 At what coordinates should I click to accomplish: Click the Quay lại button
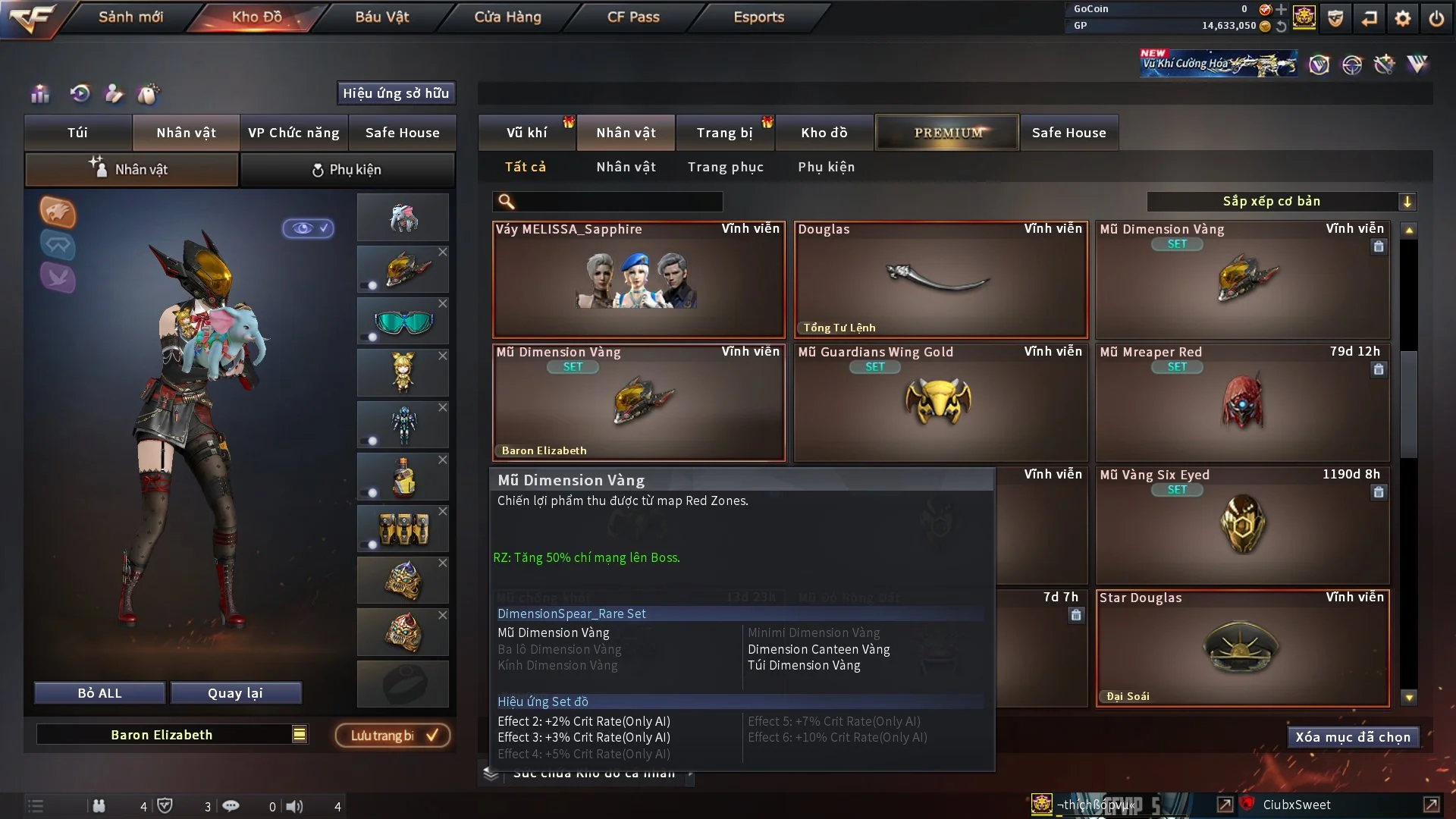click(x=235, y=693)
